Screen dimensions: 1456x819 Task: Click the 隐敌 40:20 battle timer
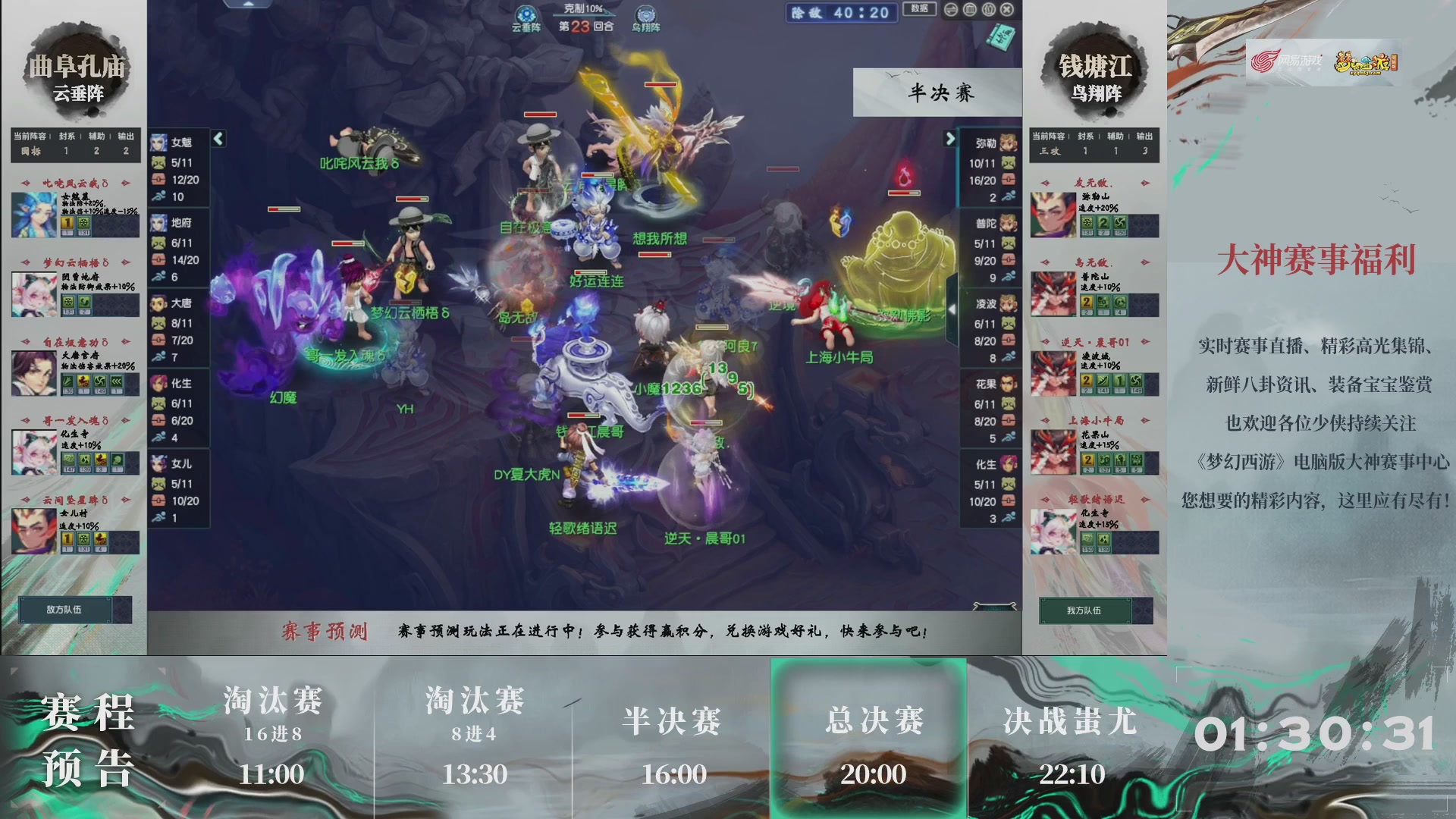pos(840,13)
